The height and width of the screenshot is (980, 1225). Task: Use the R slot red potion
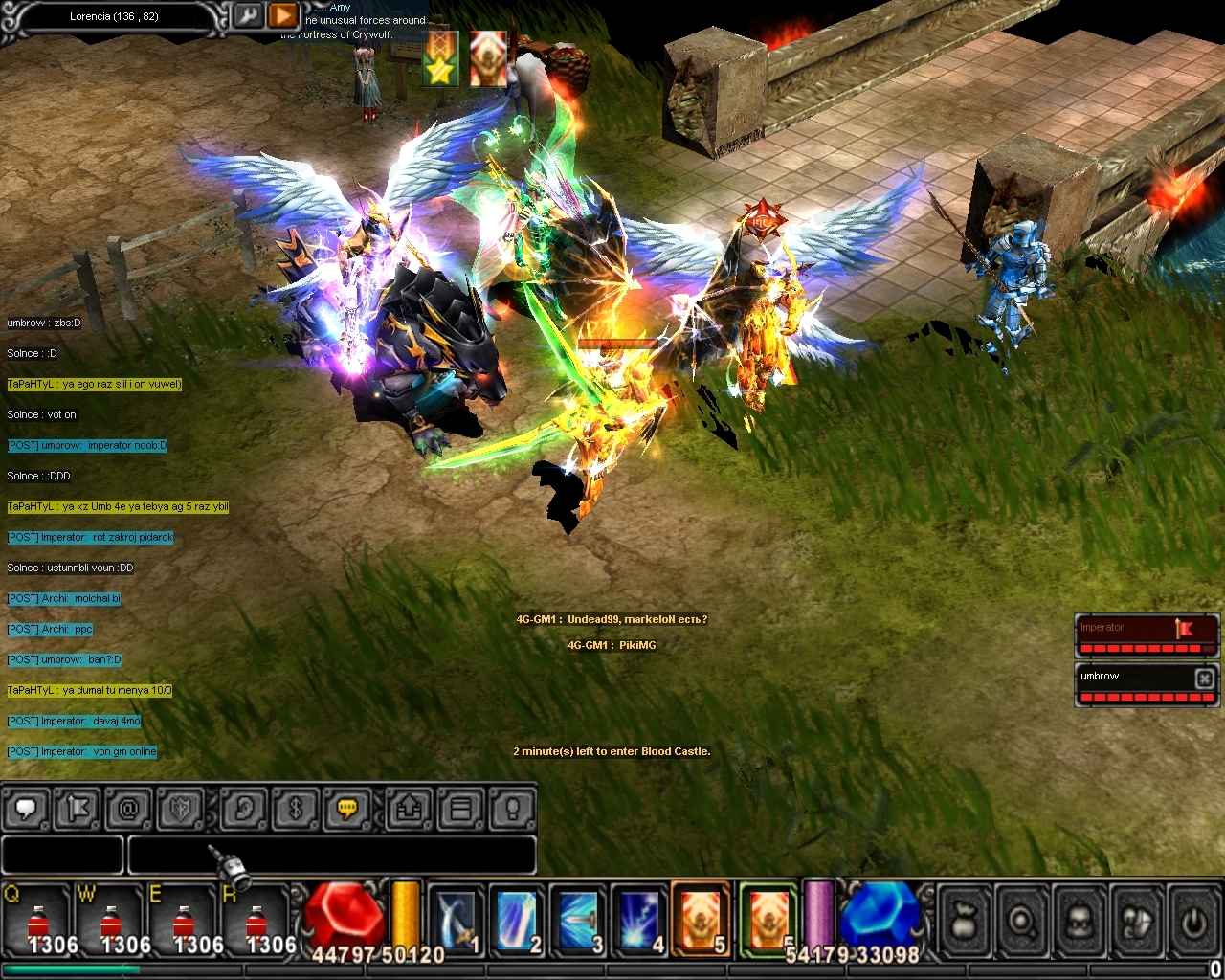[x=256, y=921]
